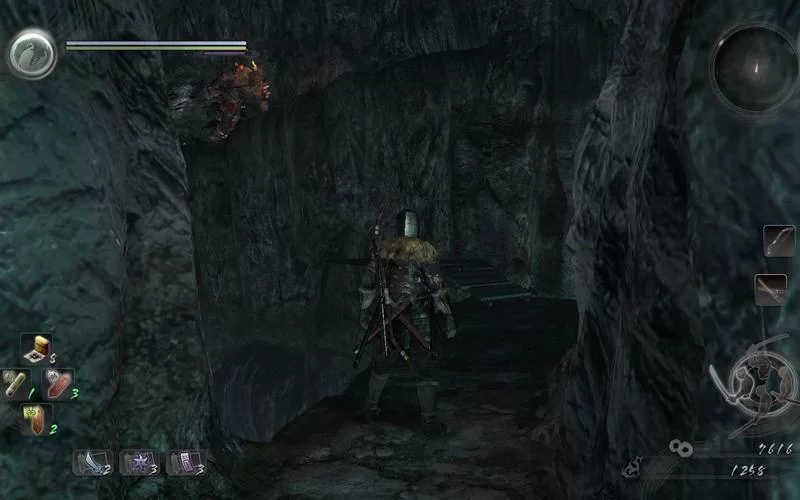Use the pale scroll item with count 1
This screenshot has width=800, height=500.
click(17, 383)
